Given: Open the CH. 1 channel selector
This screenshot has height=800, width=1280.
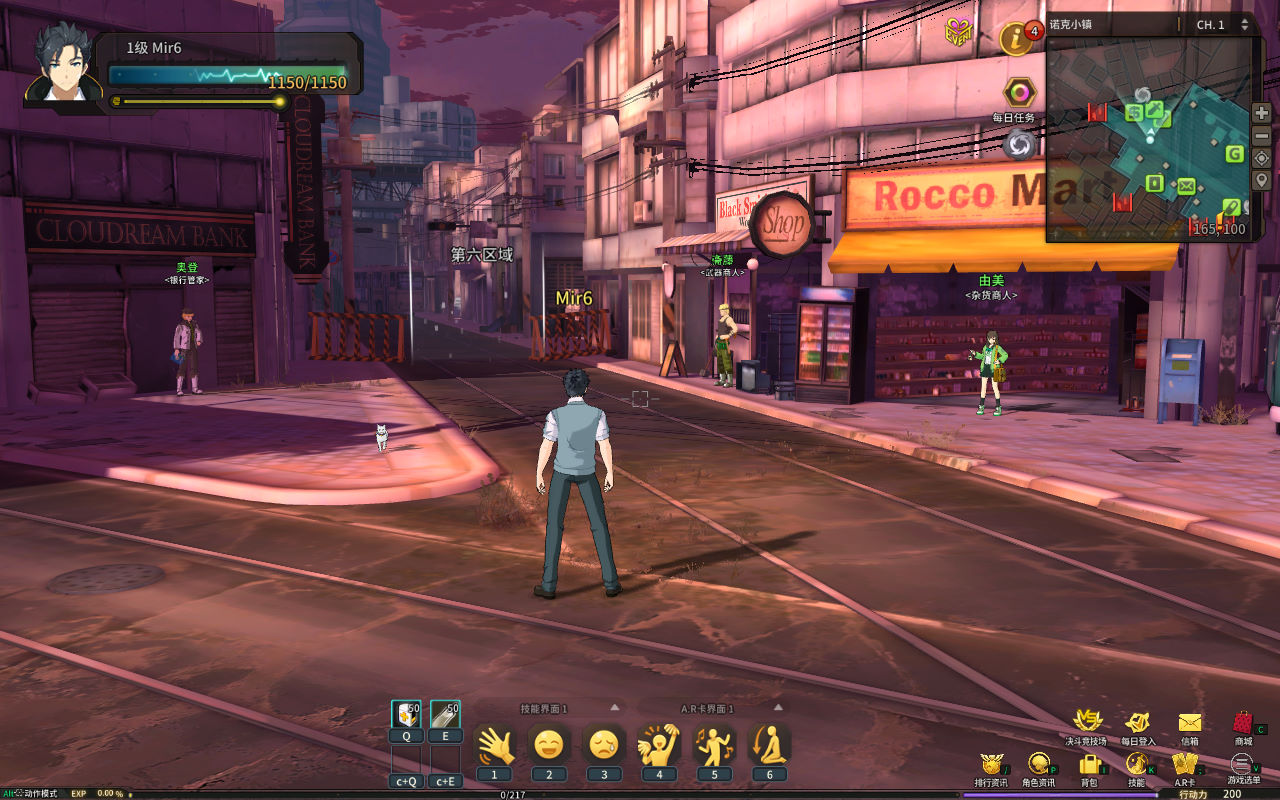Looking at the screenshot, I should [1222, 25].
